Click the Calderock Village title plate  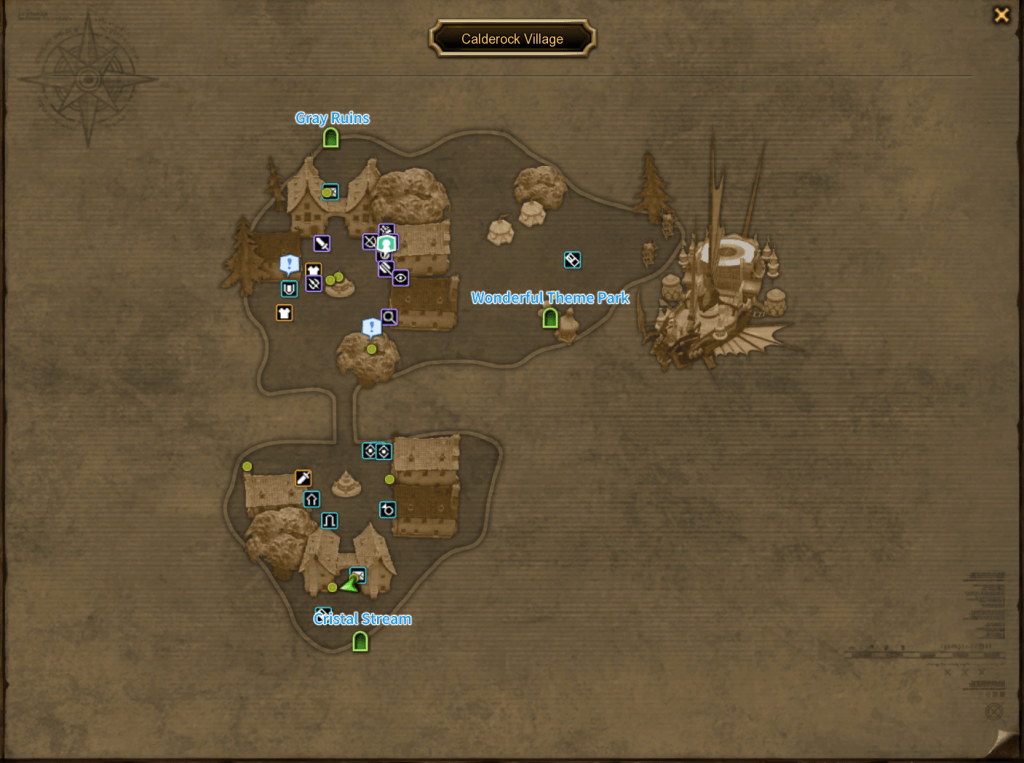click(x=512, y=39)
